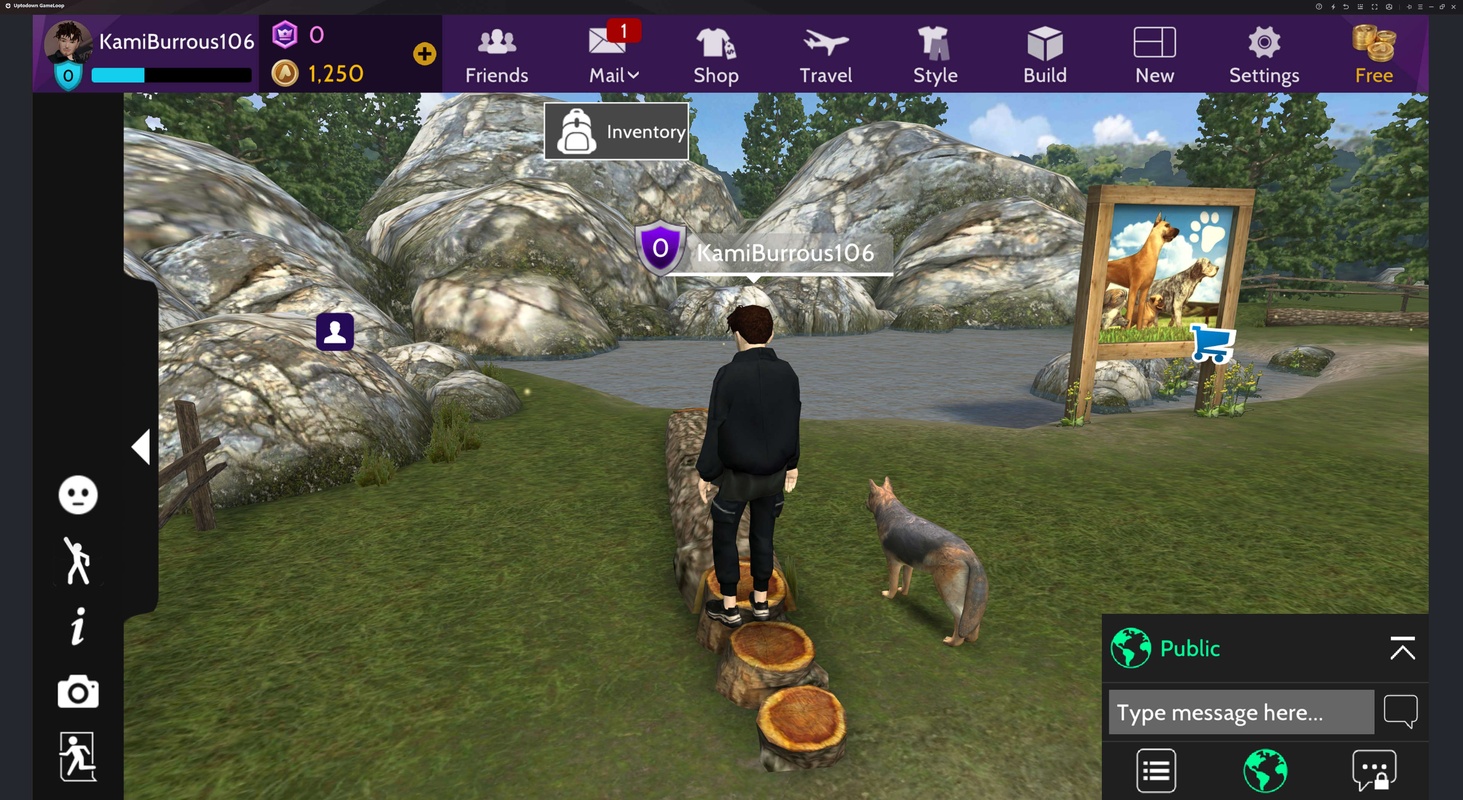Take a snapshot with the camera icon
The height and width of the screenshot is (800, 1463).
coord(78,692)
